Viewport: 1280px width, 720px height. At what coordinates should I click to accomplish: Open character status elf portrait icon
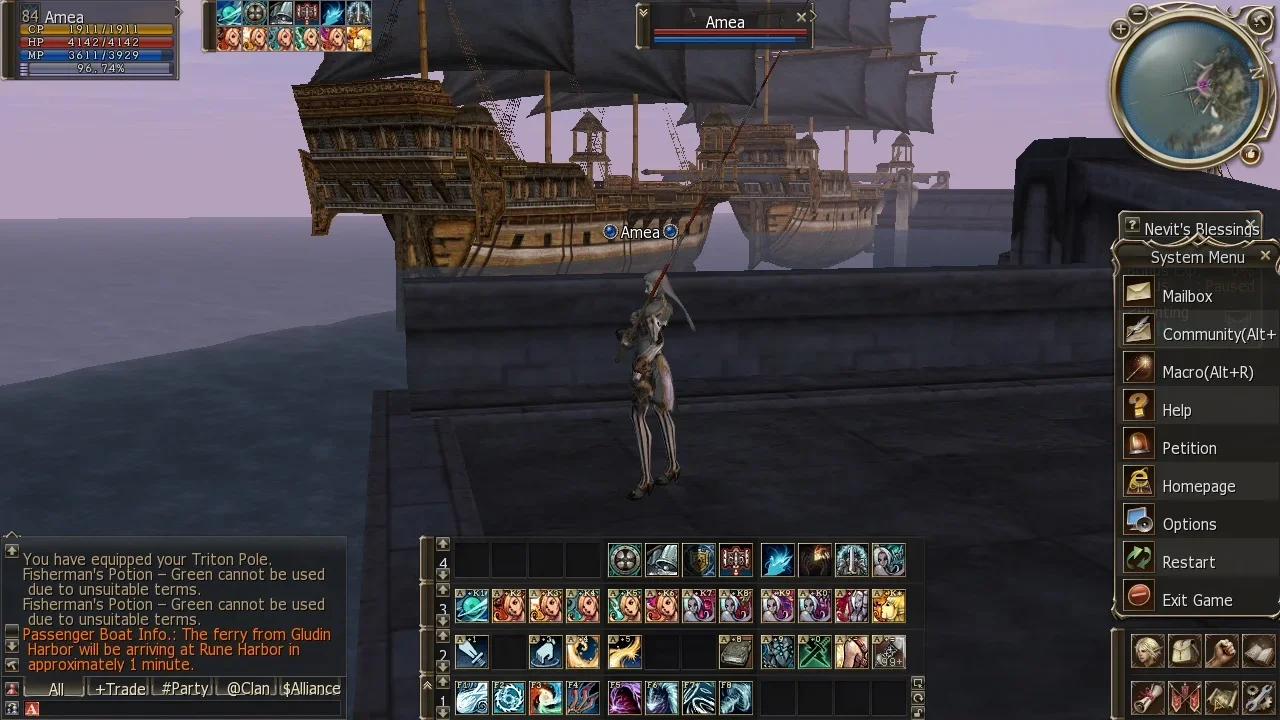coord(1147,652)
